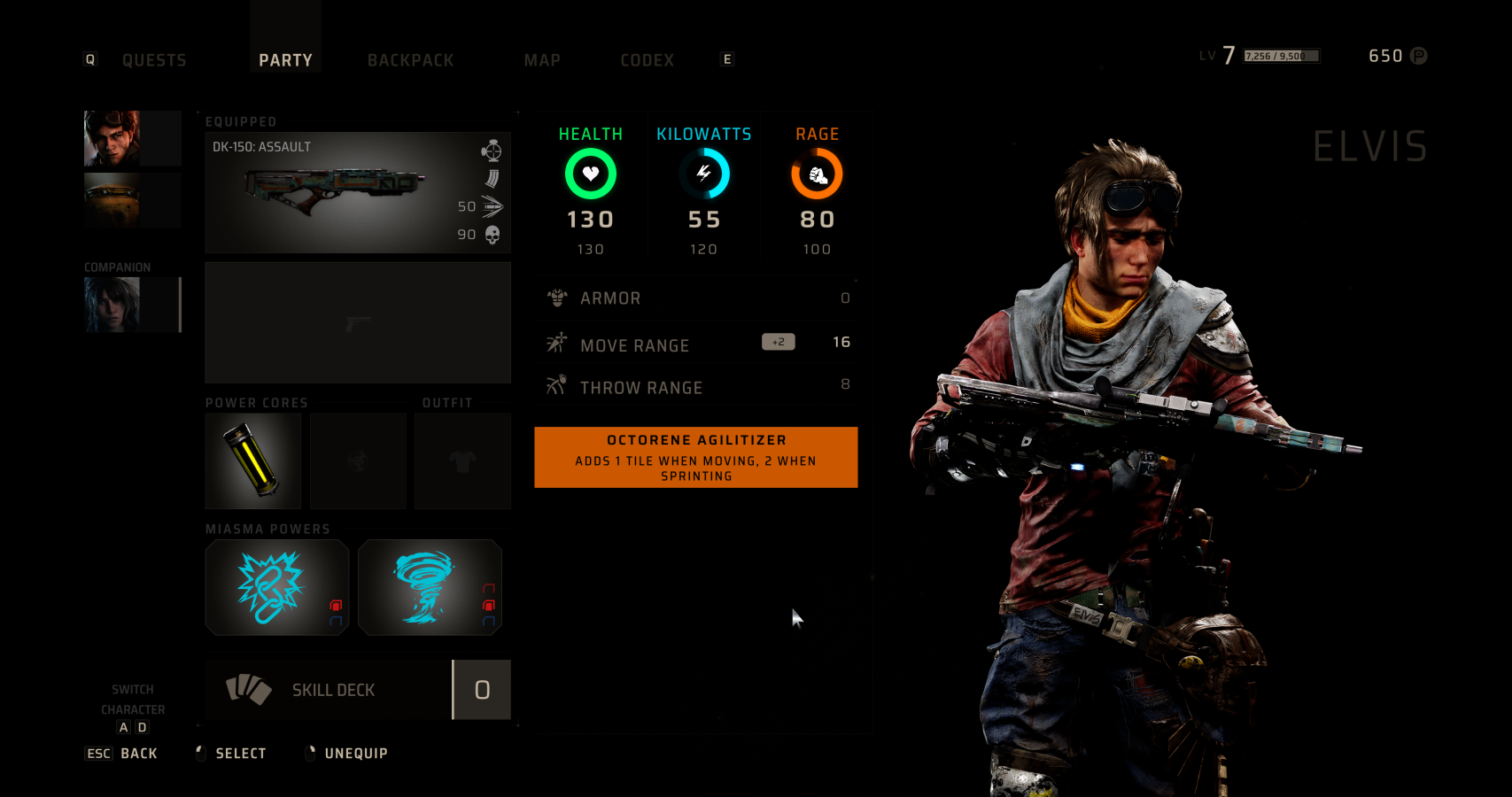
Task: Choose the helmeted character portrait
Action: coord(112,200)
